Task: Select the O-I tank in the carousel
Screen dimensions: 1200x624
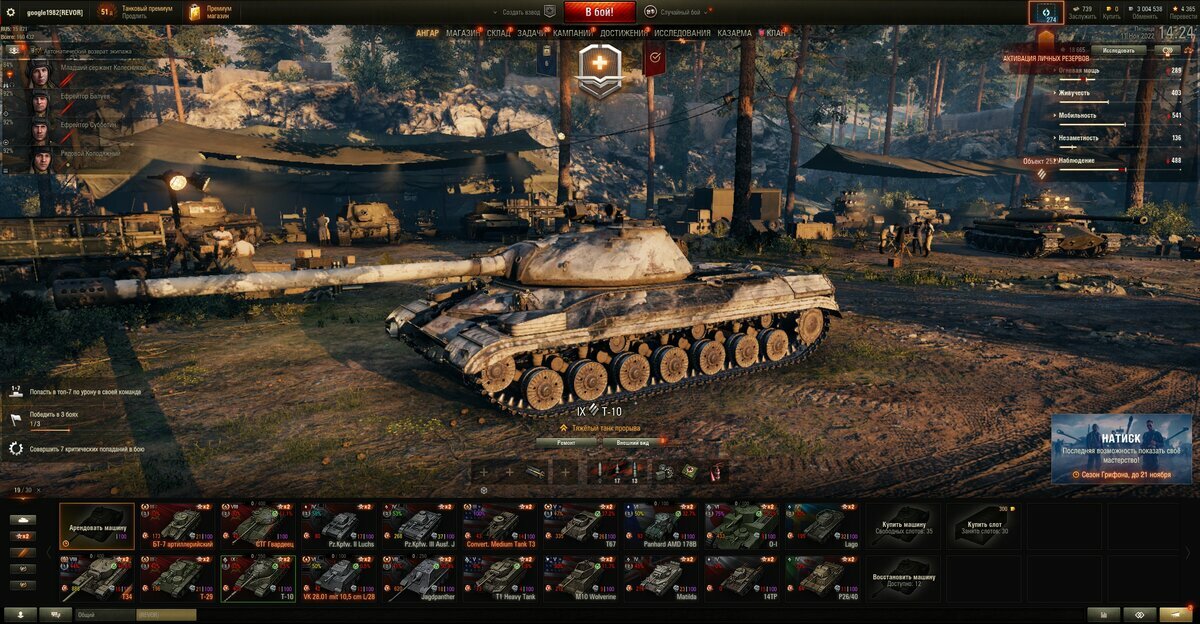Action: pyautogui.click(x=741, y=525)
